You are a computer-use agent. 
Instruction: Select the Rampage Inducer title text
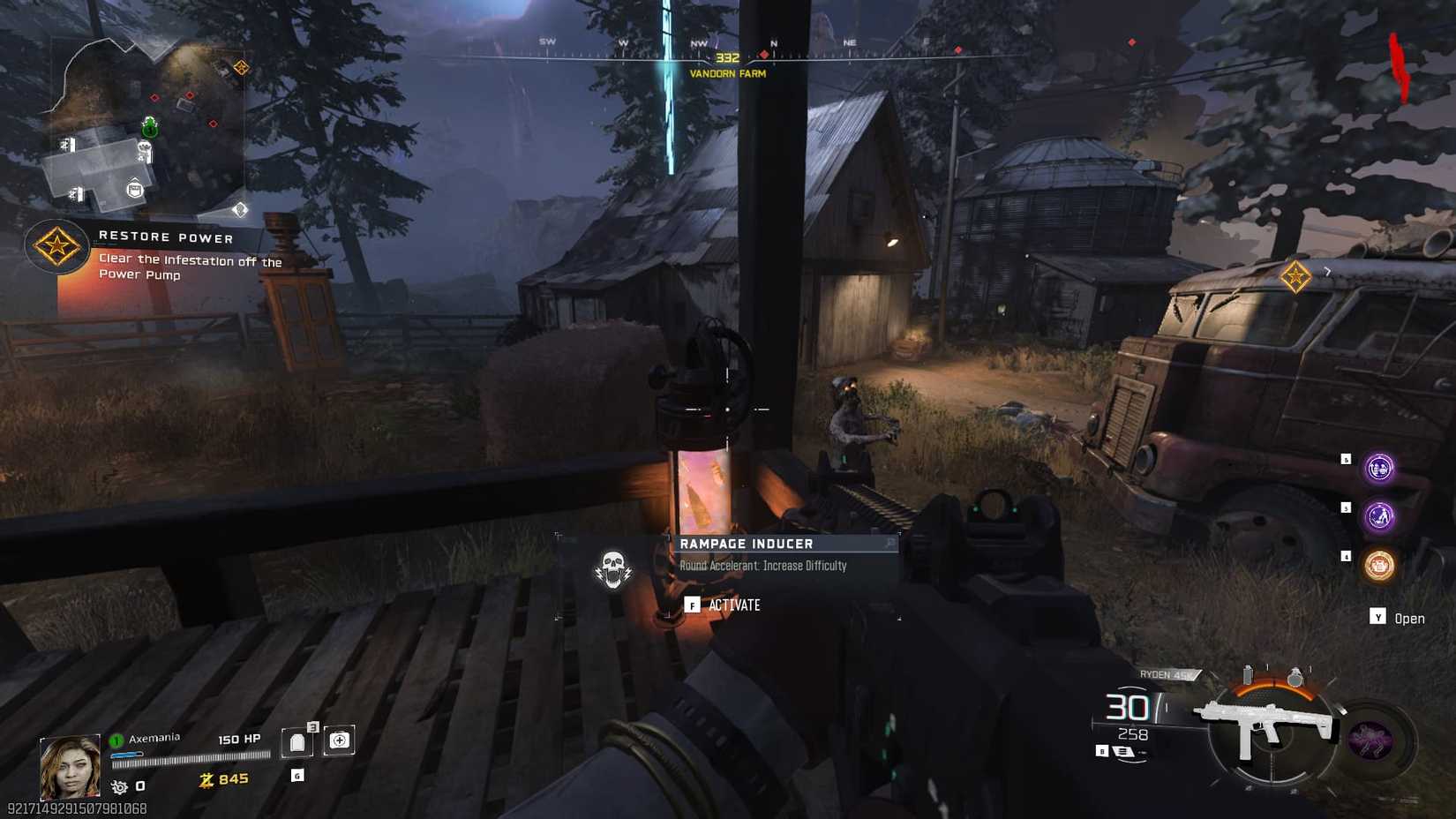click(x=746, y=544)
